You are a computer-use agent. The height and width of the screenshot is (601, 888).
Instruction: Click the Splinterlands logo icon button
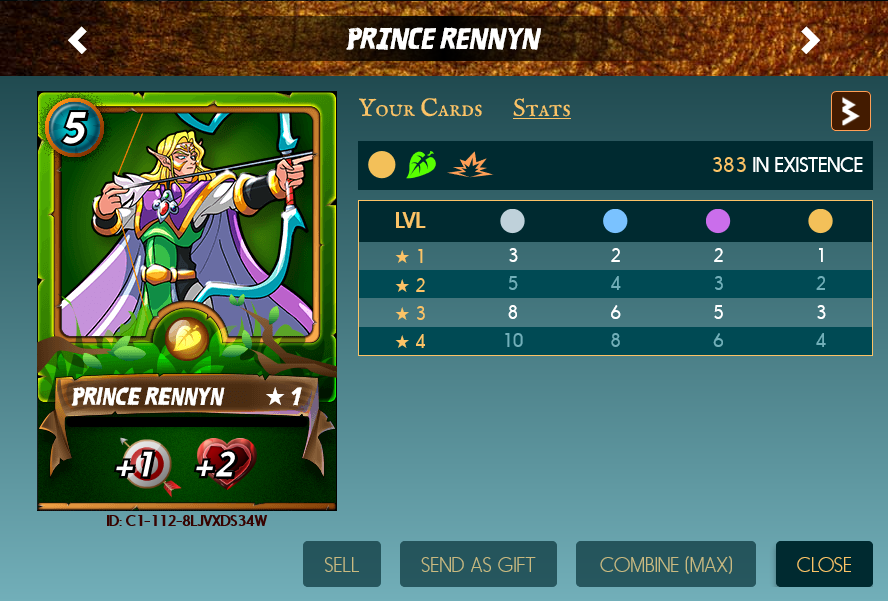tap(851, 111)
